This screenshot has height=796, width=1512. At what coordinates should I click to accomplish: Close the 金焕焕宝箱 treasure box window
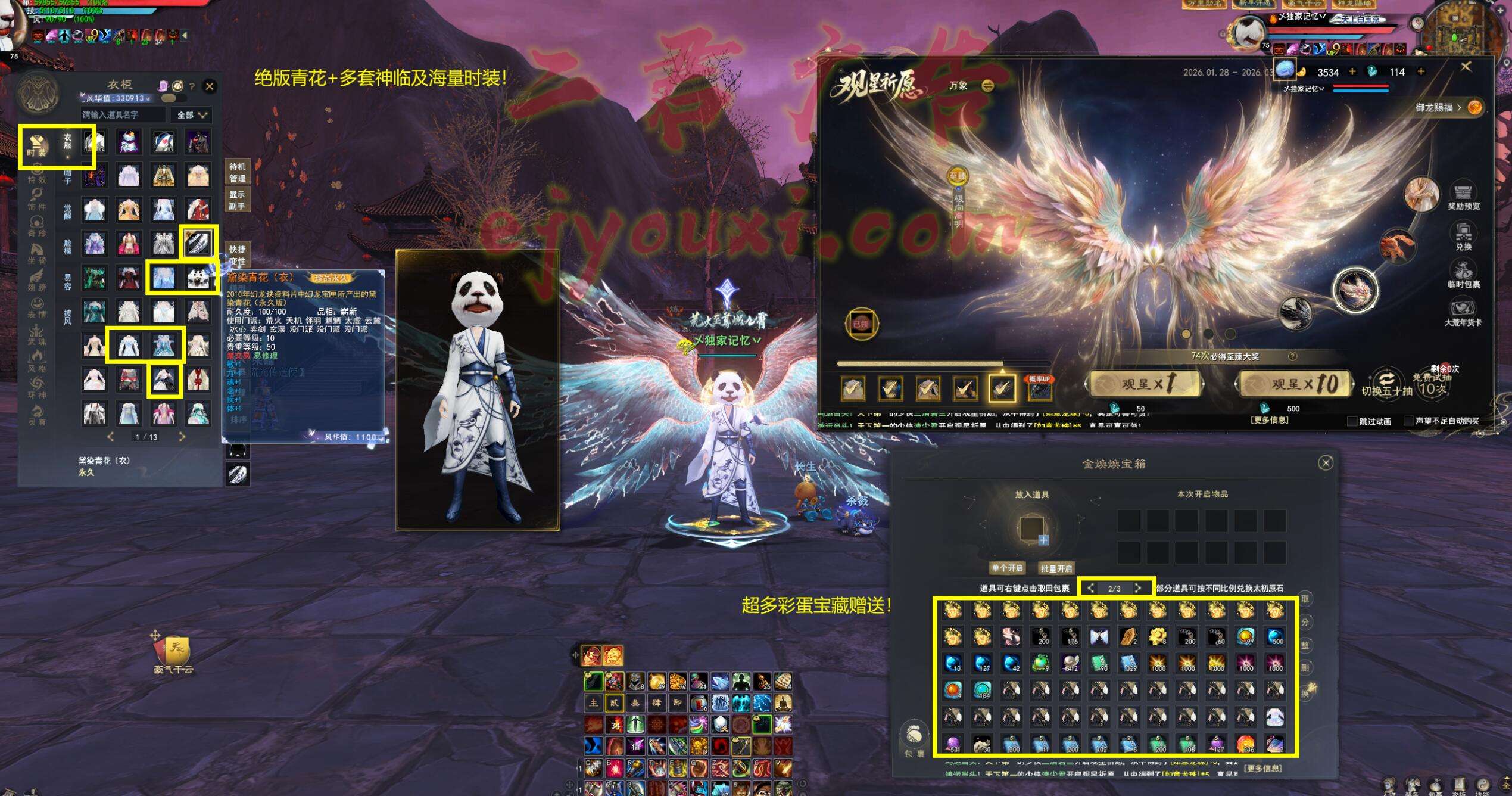(1326, 463)
